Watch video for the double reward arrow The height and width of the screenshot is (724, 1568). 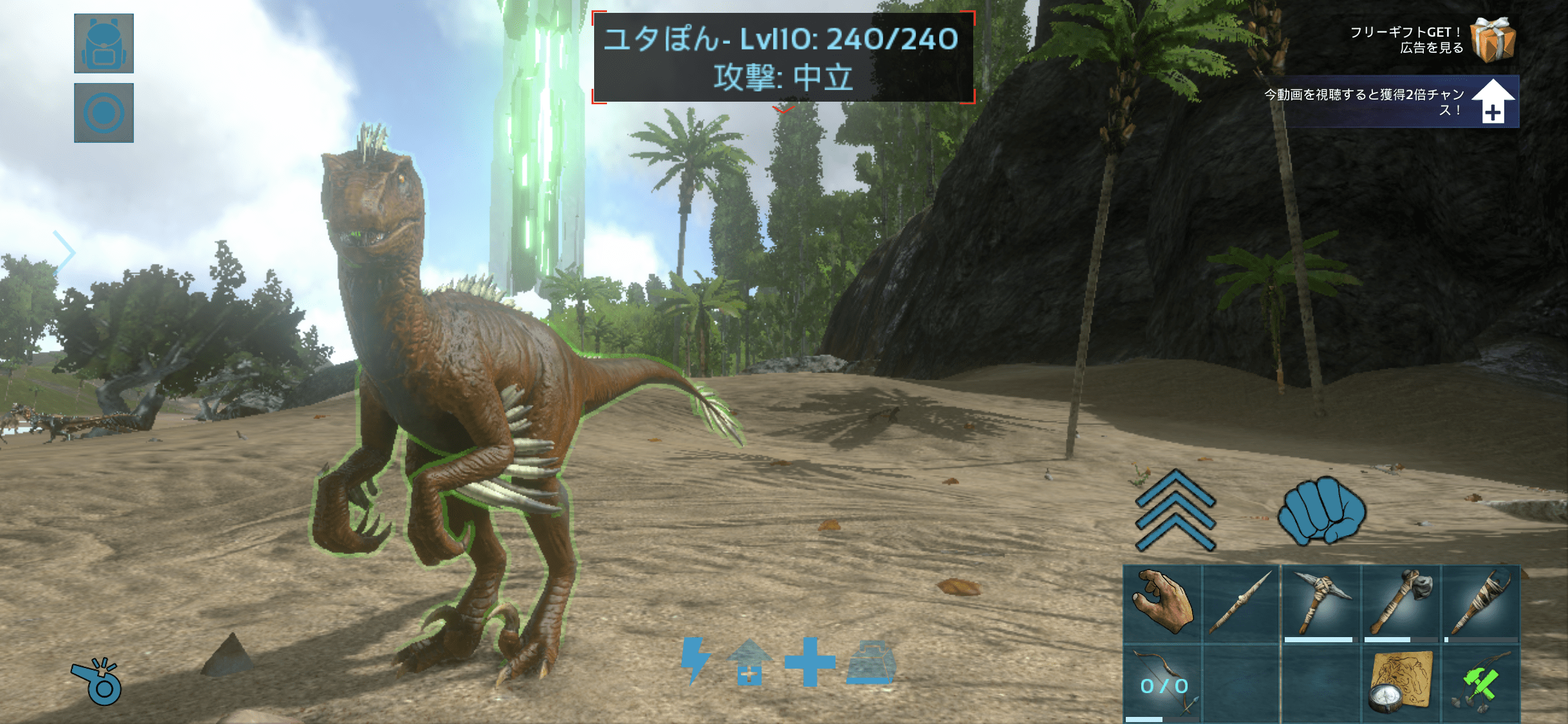pos(1493,102)
